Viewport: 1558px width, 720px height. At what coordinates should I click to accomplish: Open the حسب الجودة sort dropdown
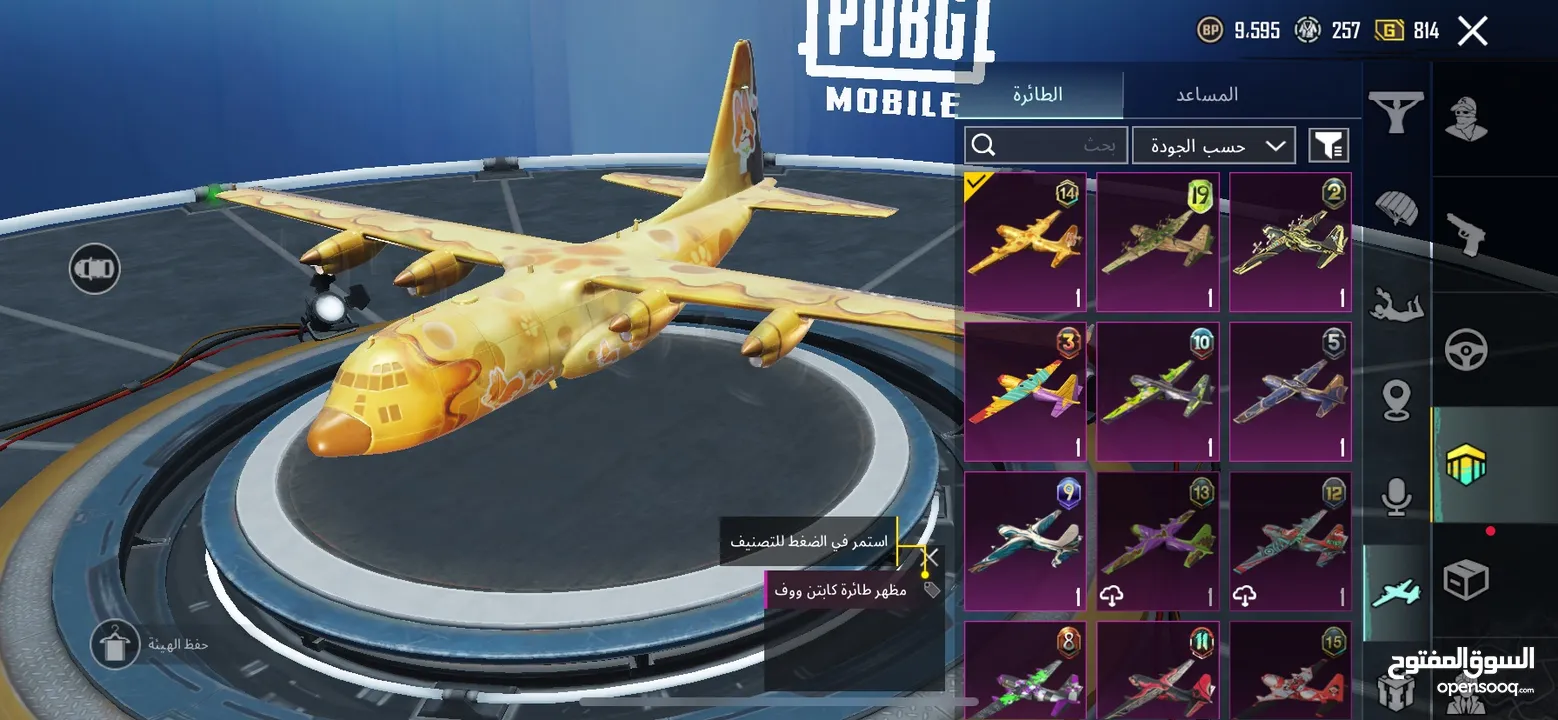coord(1213,146)
